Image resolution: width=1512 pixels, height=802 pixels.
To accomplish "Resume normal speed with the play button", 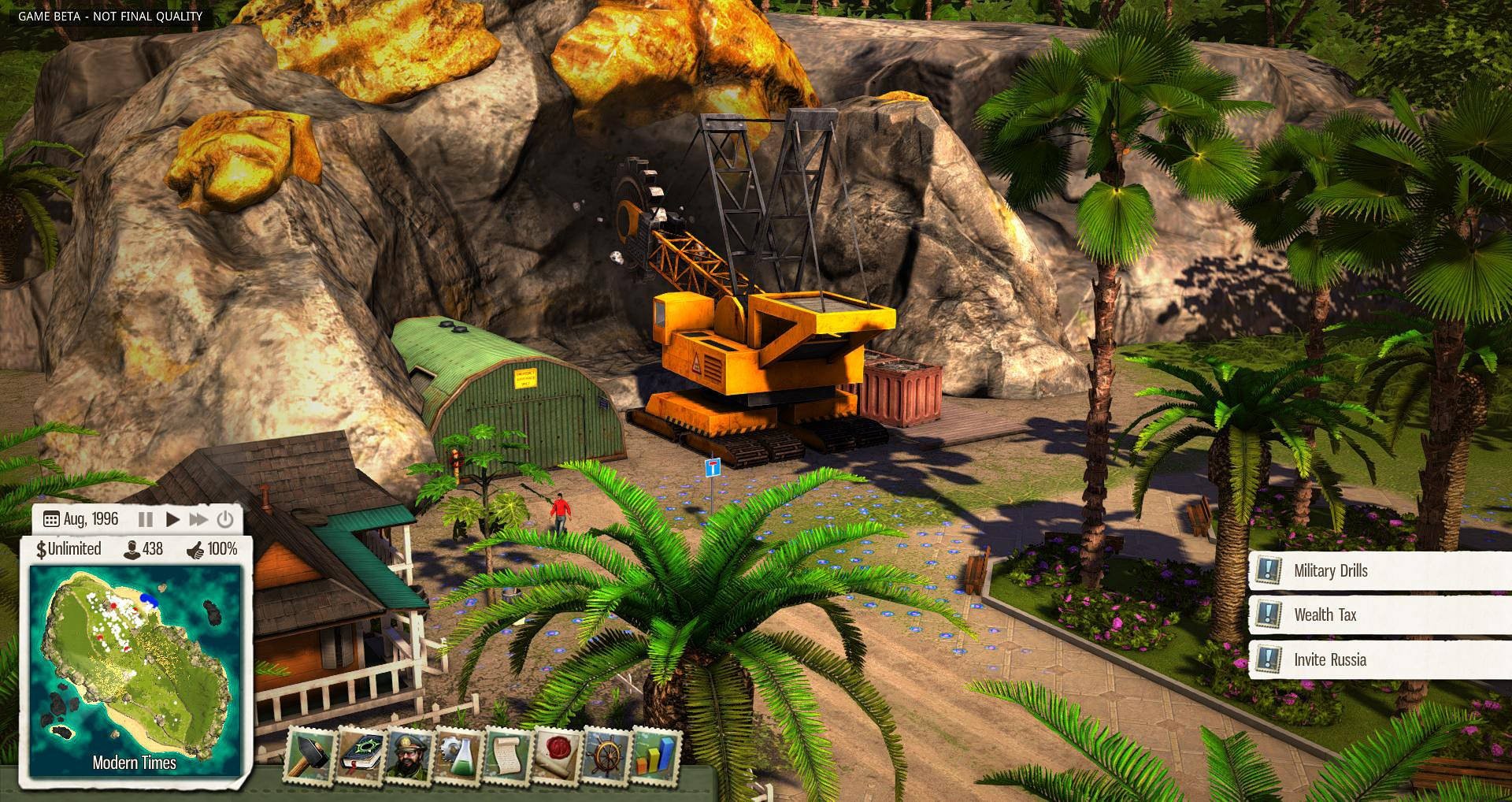I will [172, 519].
